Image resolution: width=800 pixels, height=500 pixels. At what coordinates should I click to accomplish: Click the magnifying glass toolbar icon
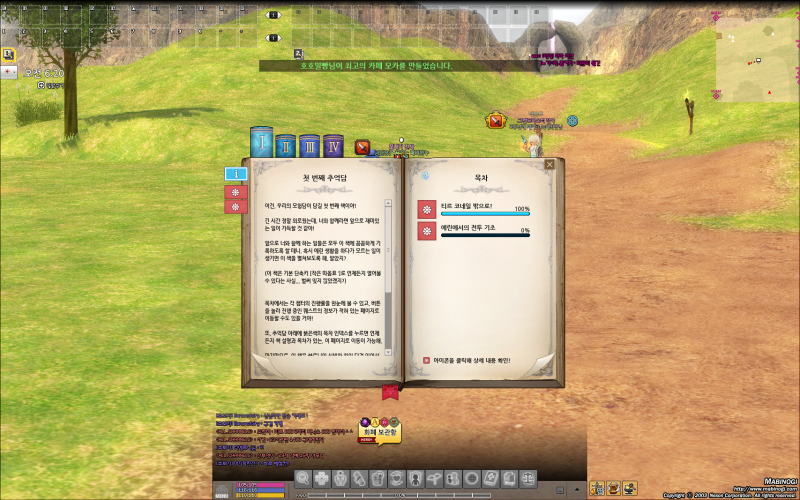pyautogui.click(x=302, y=478)
